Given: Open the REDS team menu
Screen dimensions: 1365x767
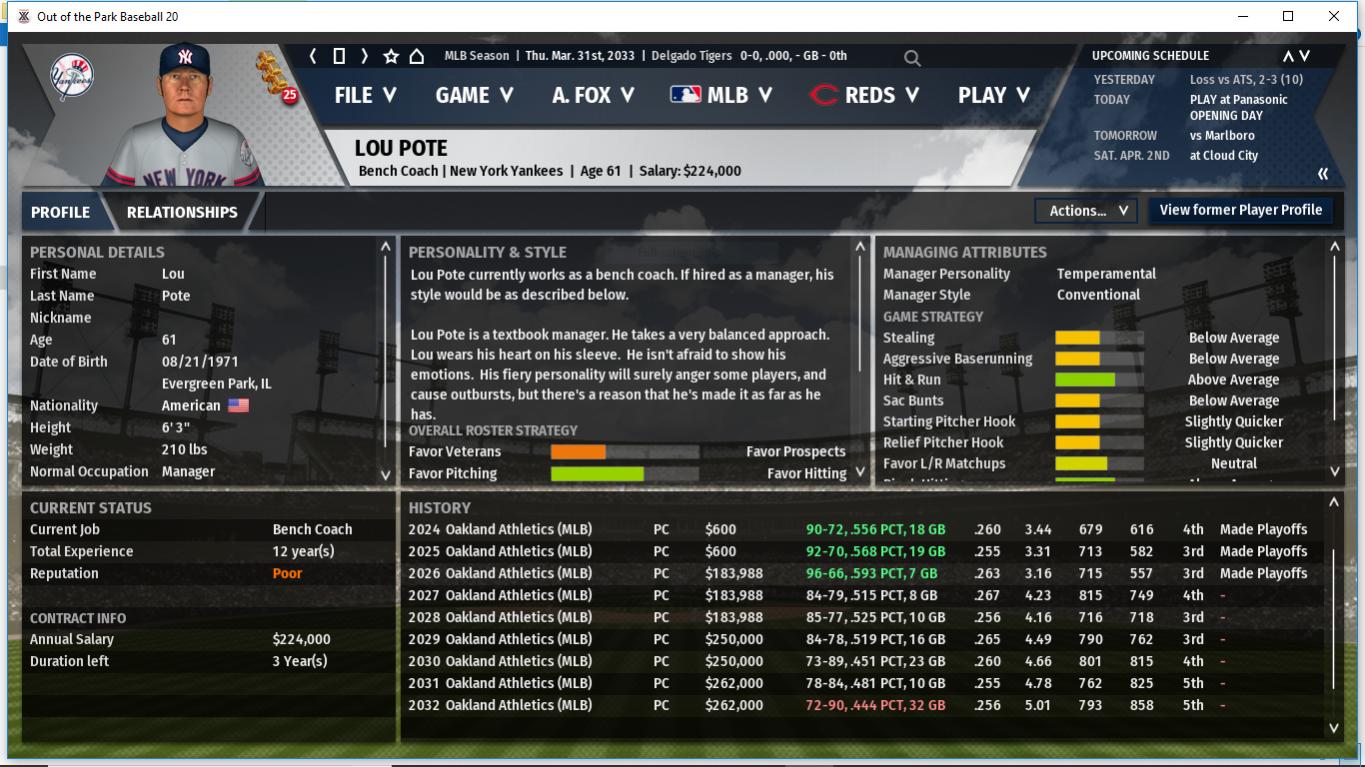Looking at the screenshot, I should click(864, 95).
